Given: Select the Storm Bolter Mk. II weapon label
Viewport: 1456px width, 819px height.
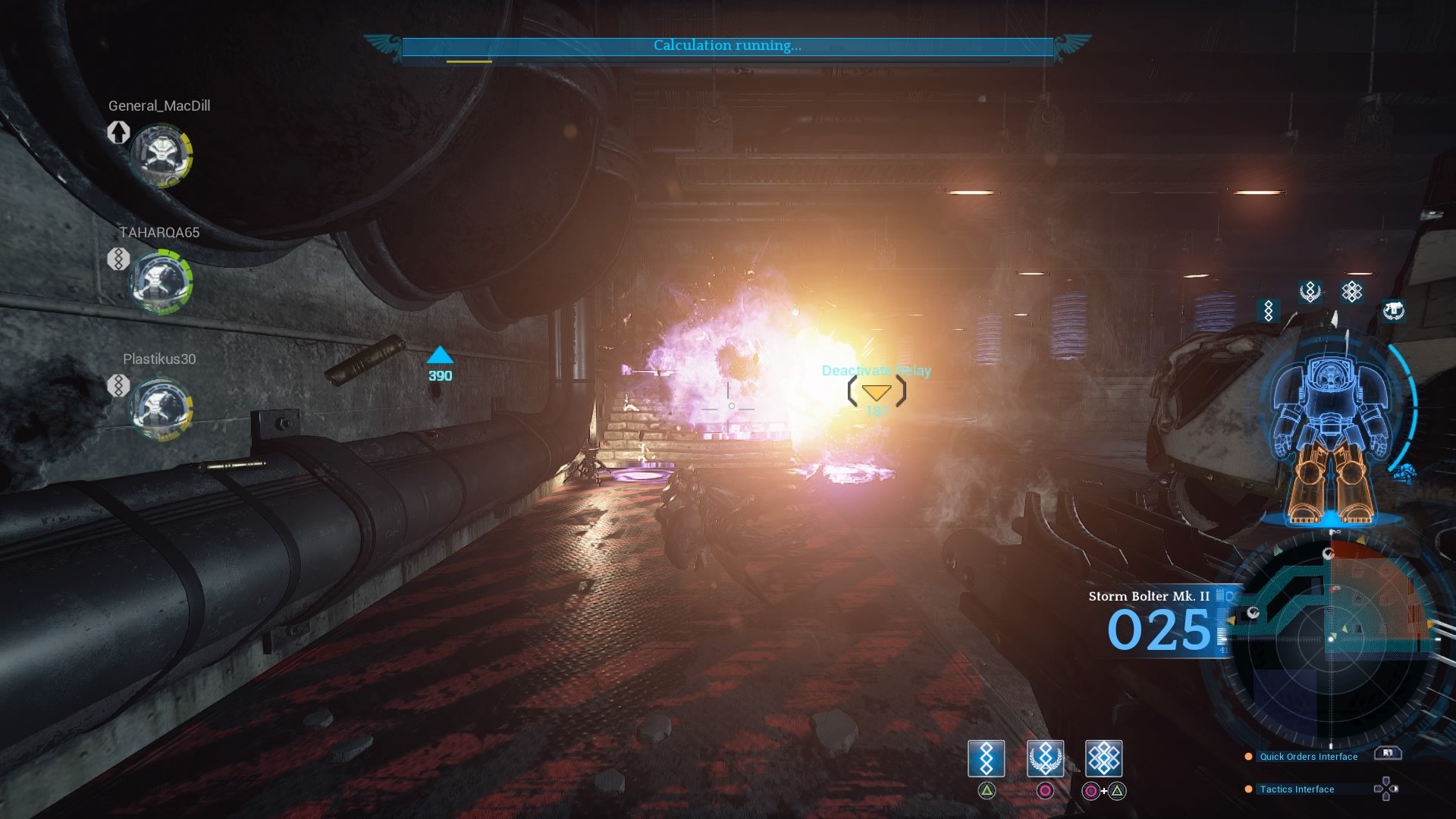Looking at the screenshot, I should pyautogui.click(x=1150, y=596).
